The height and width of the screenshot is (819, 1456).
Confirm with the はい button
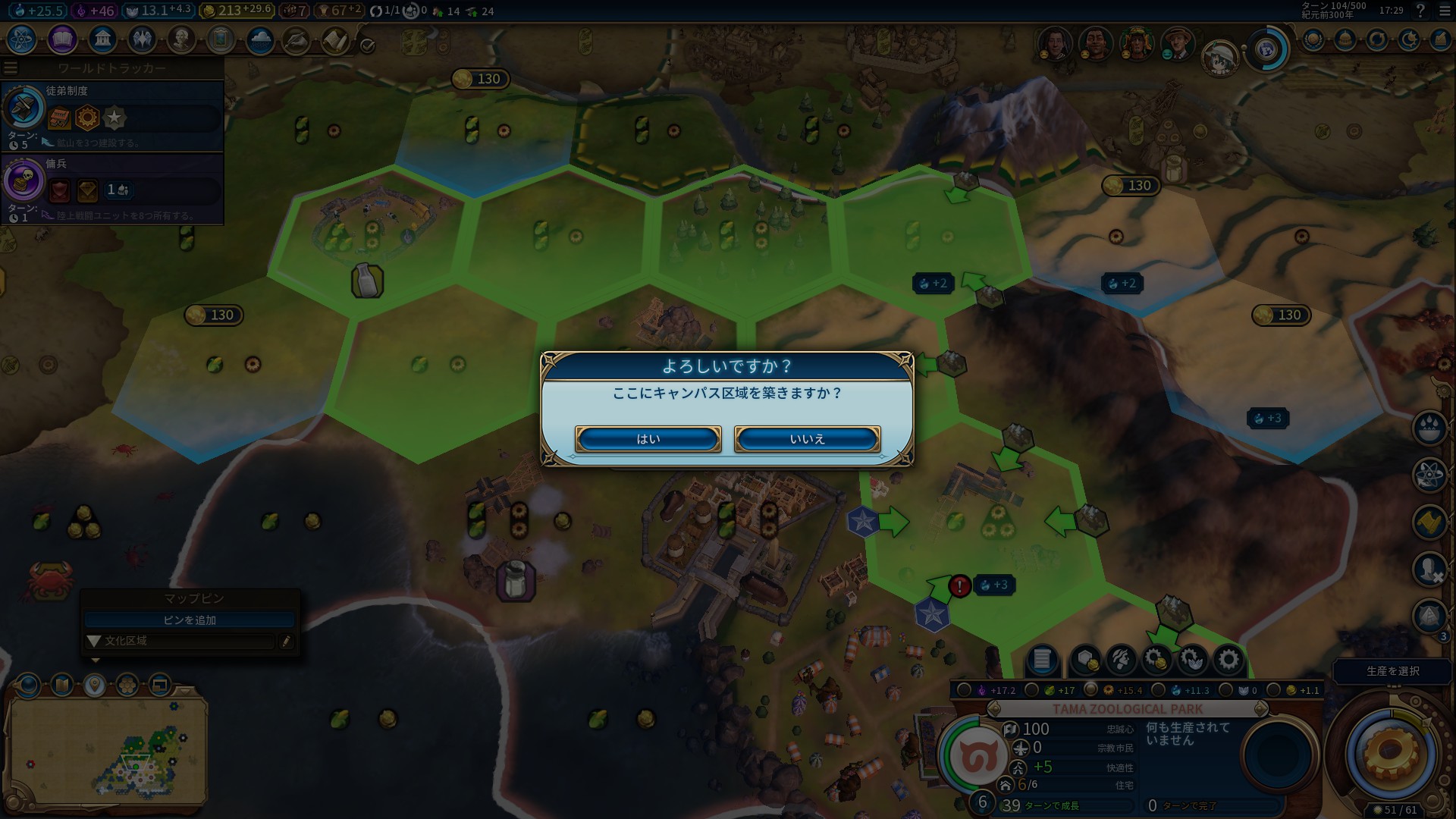tap(648, 439)
